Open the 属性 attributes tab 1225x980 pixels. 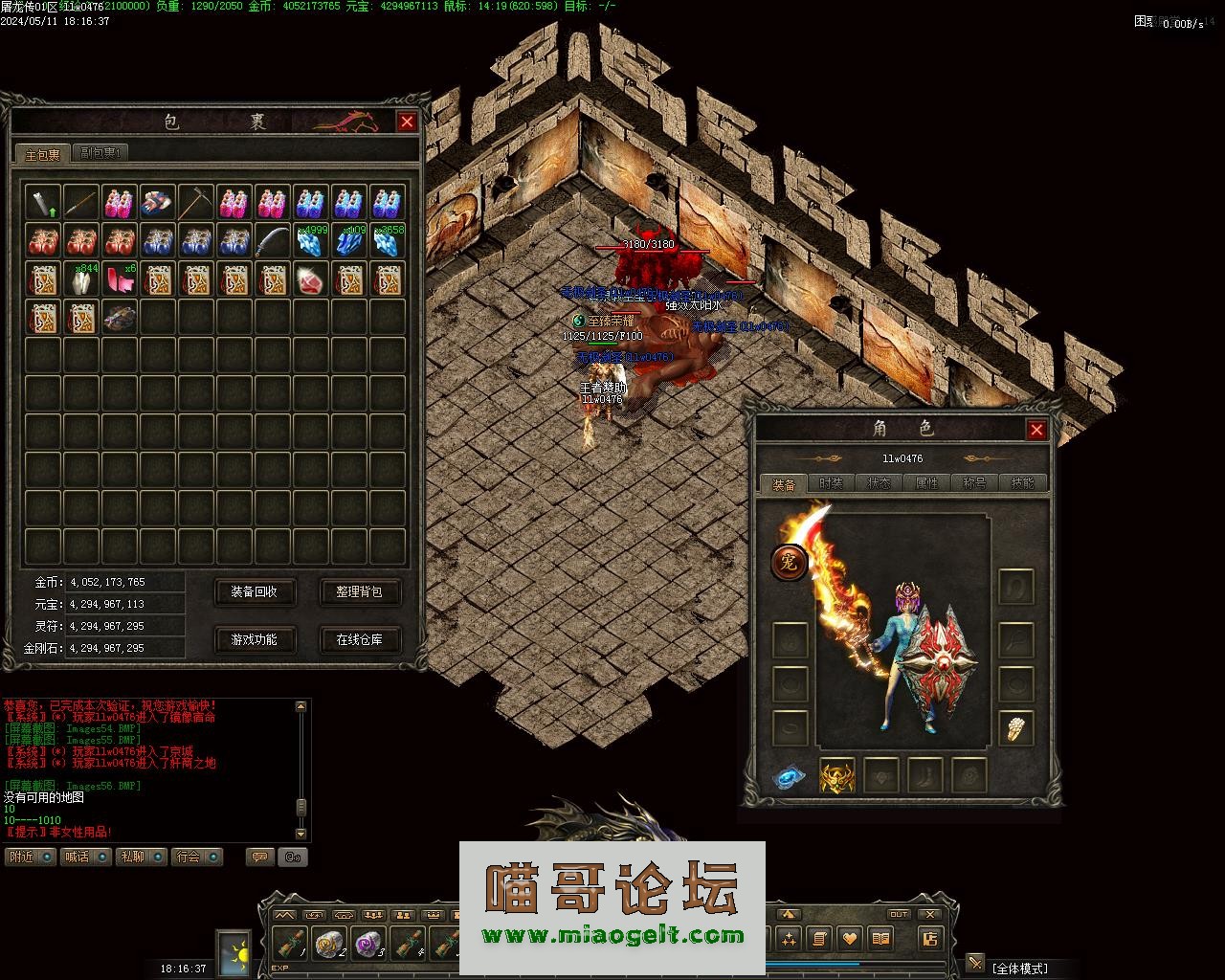pyautogui.click(x=926, y=483)
